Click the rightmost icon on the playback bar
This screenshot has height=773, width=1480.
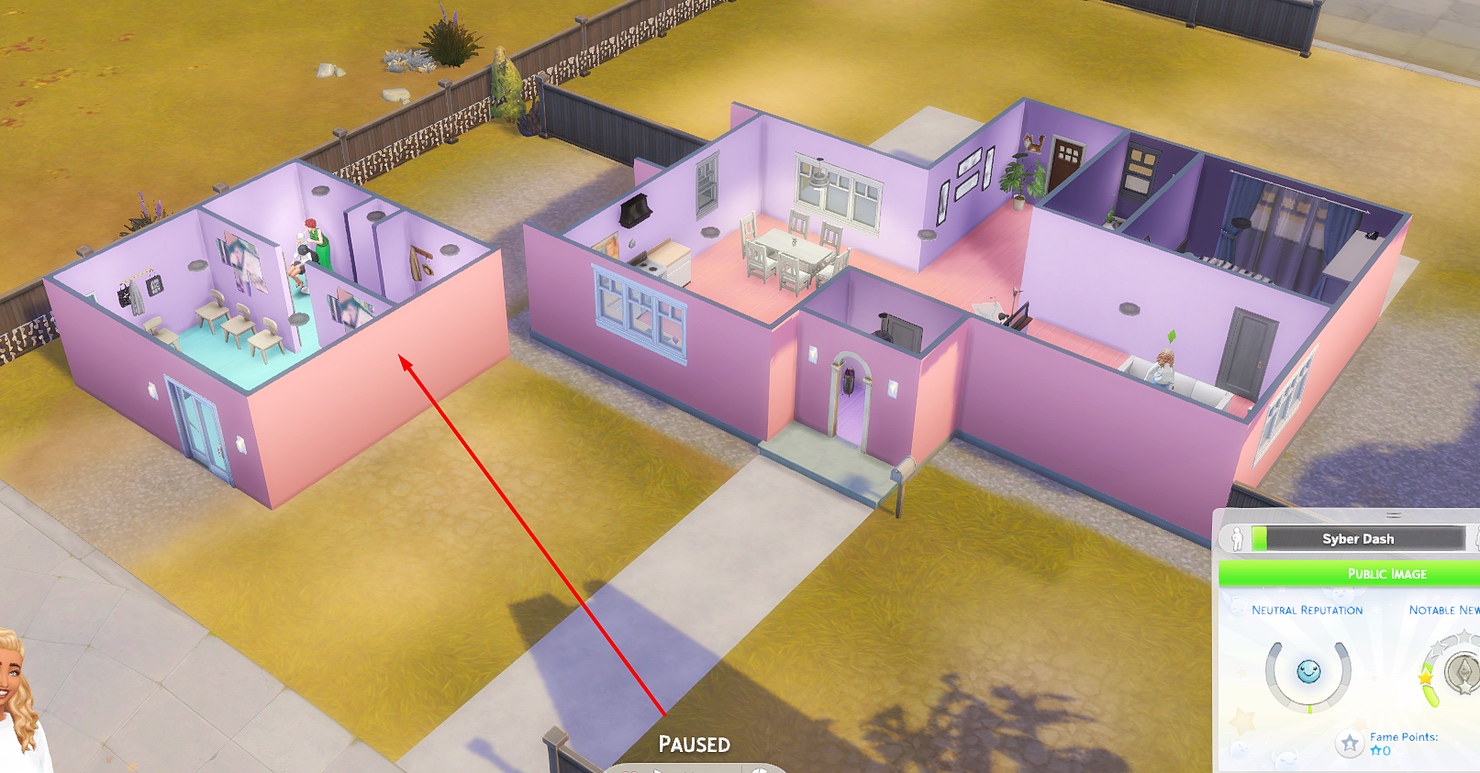(760, 769)
